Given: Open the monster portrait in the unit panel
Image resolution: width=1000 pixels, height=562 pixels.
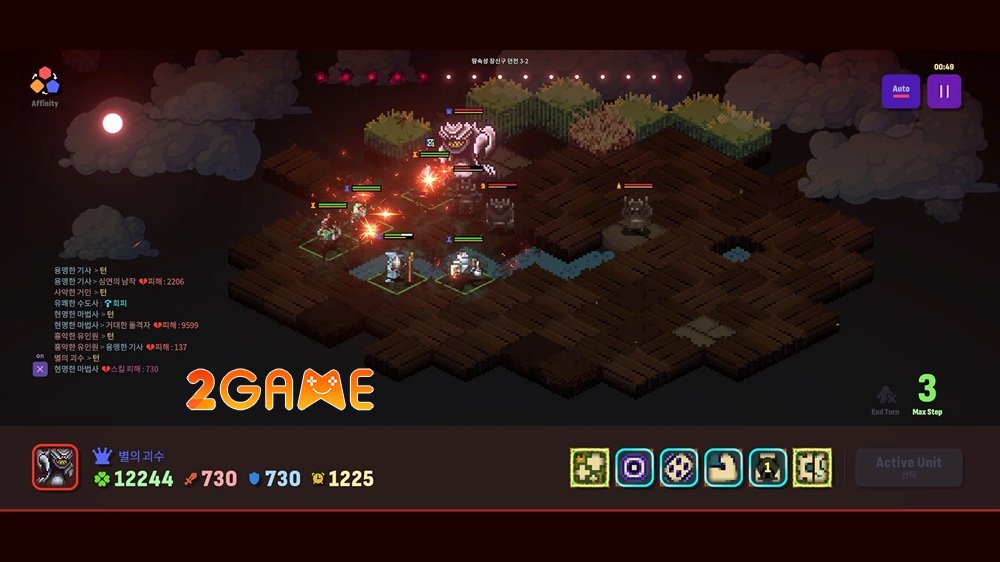Looking at the screenshot, I should [55, 467].
